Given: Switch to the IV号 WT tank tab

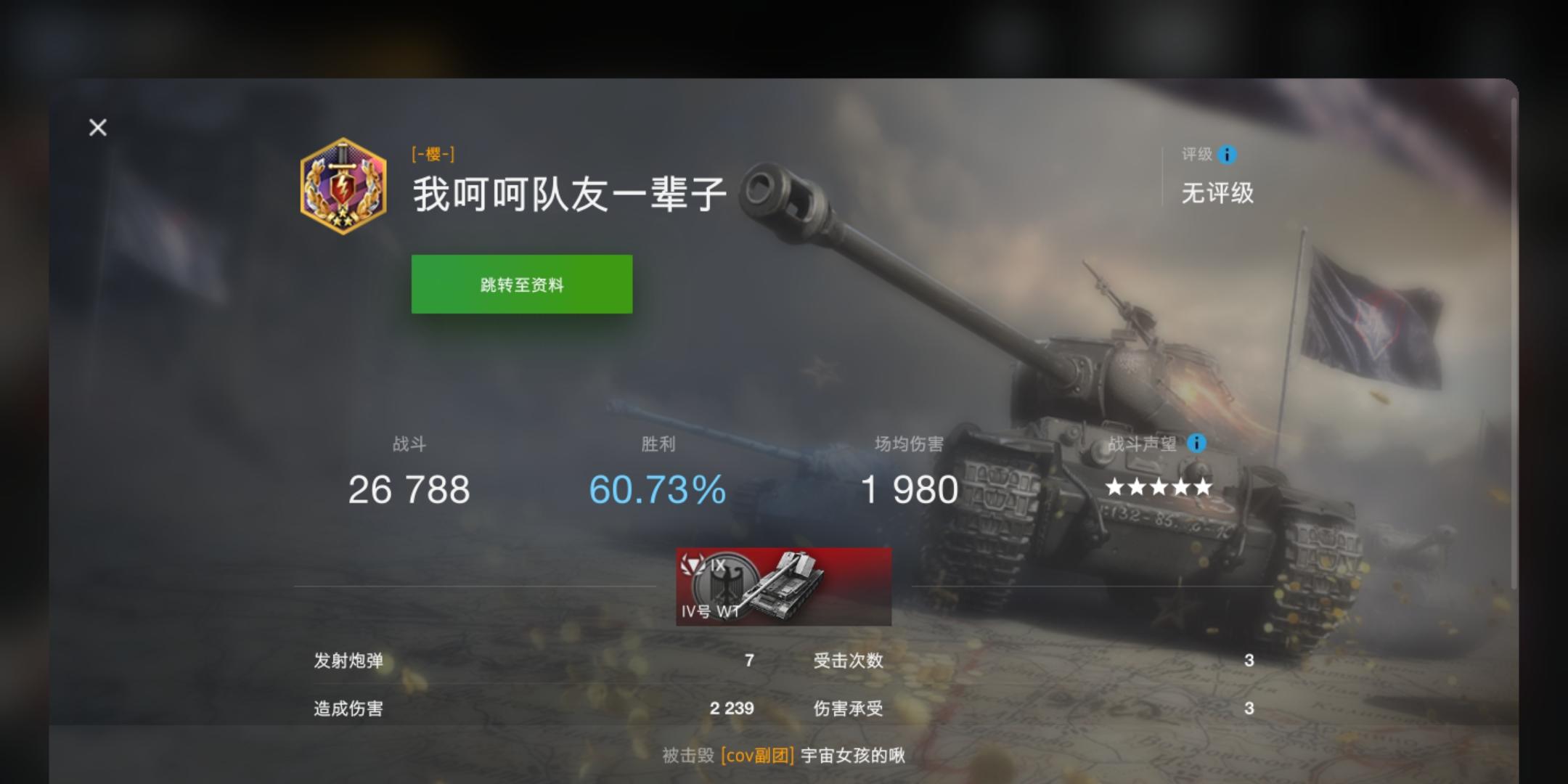Looking at the screenshot, I should click(783, 587).
